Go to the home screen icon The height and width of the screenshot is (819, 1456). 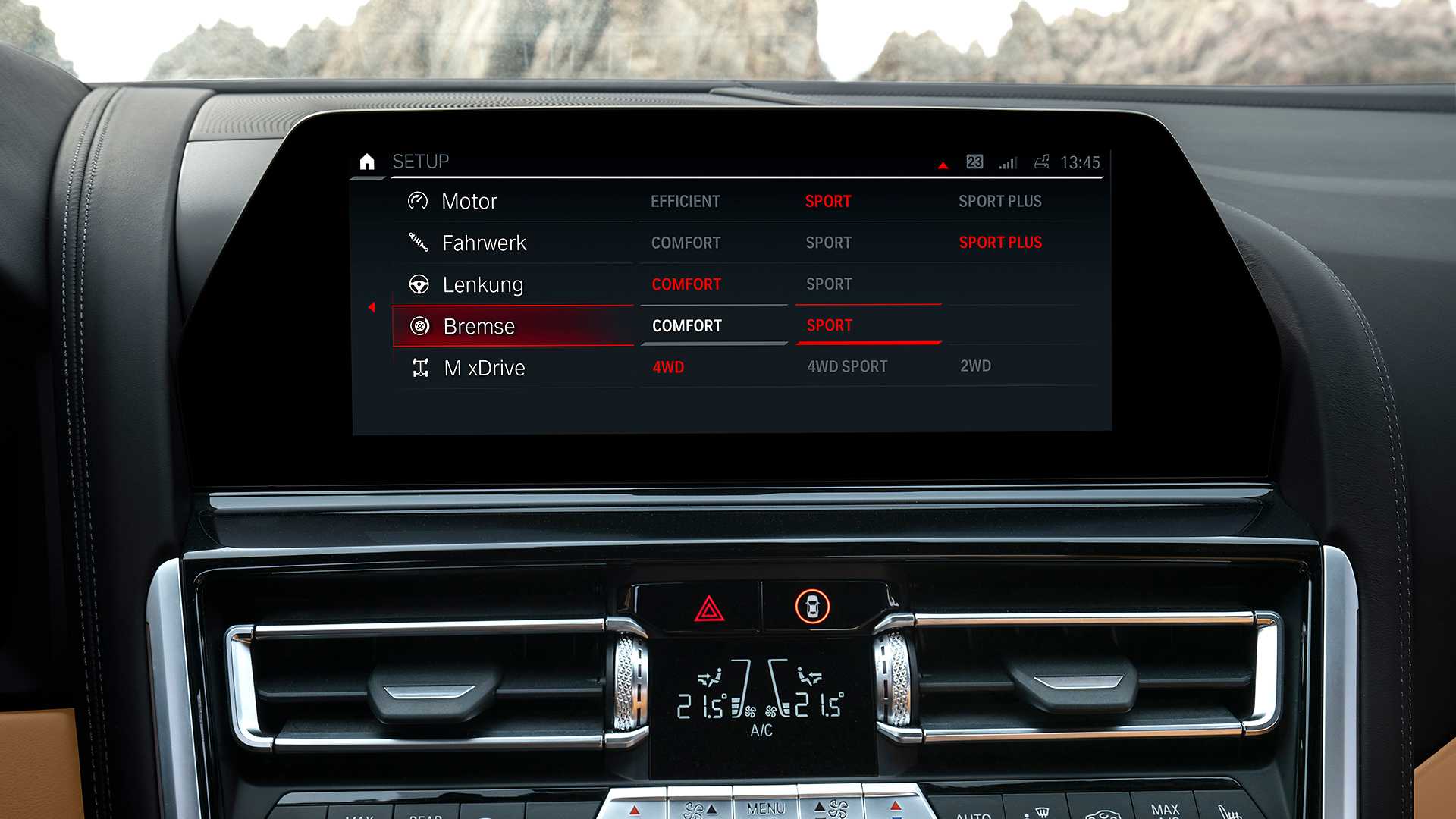pyautogui.click(x=367, y=162)
